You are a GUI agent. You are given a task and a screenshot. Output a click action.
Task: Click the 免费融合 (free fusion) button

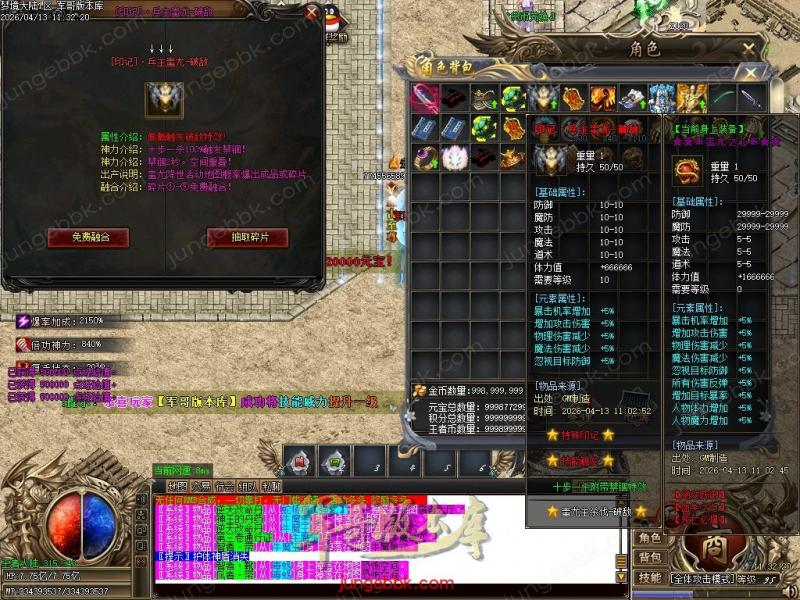(x=88, y=237)
